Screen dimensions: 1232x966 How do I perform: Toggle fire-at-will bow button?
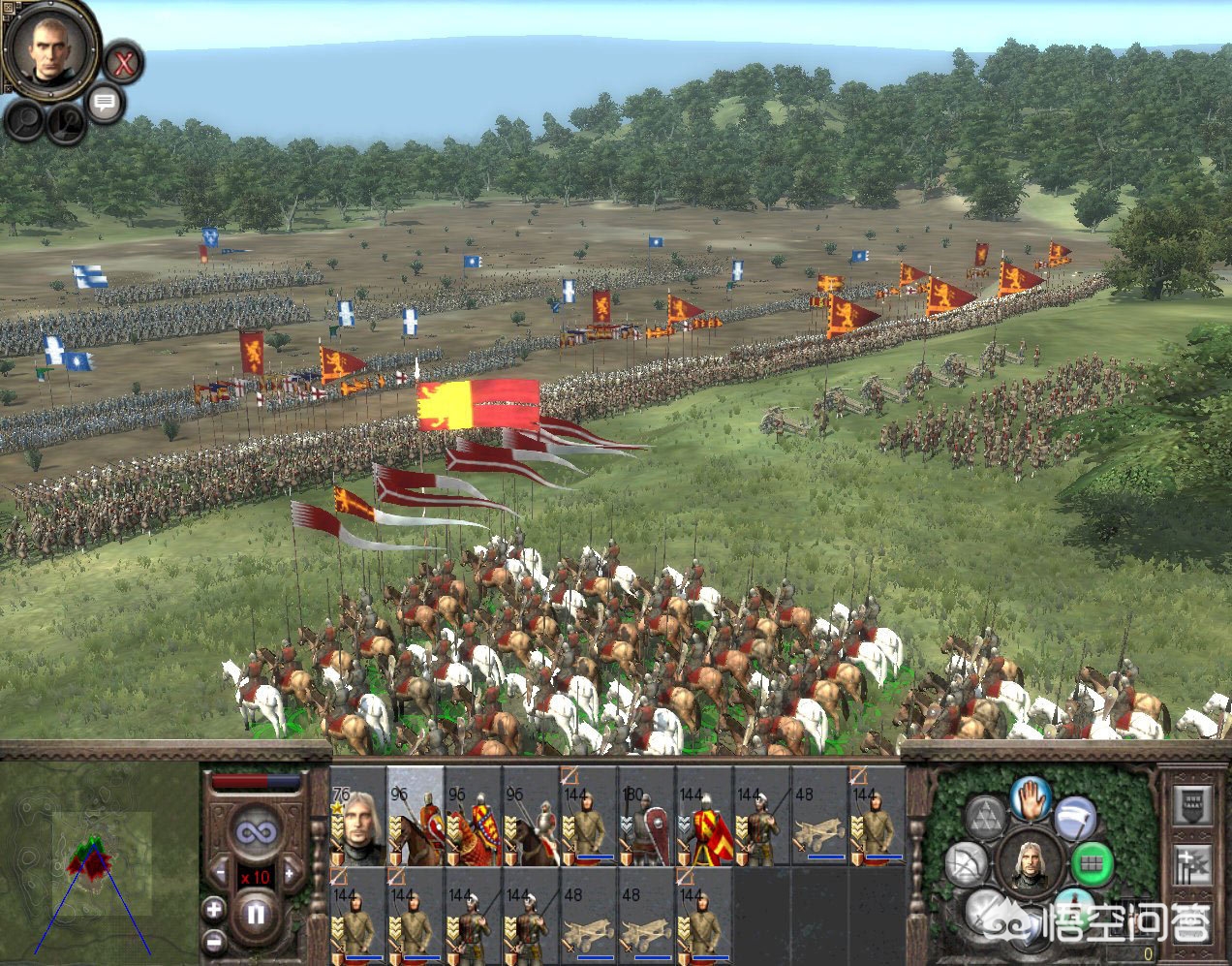[x=966, y=862]
